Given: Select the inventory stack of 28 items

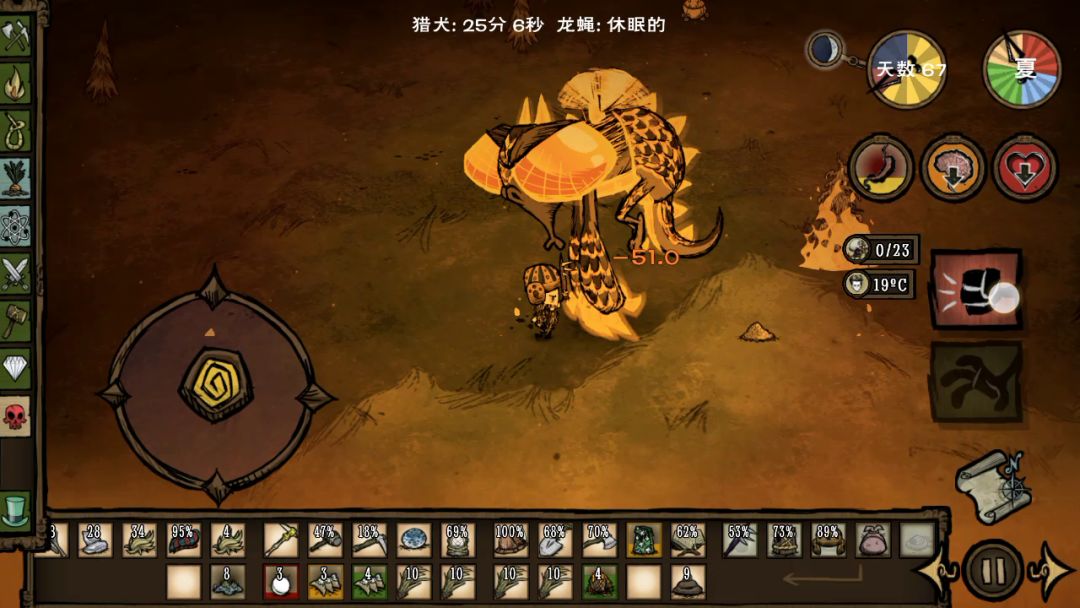Looking at the screenshot, I should 95,540.
